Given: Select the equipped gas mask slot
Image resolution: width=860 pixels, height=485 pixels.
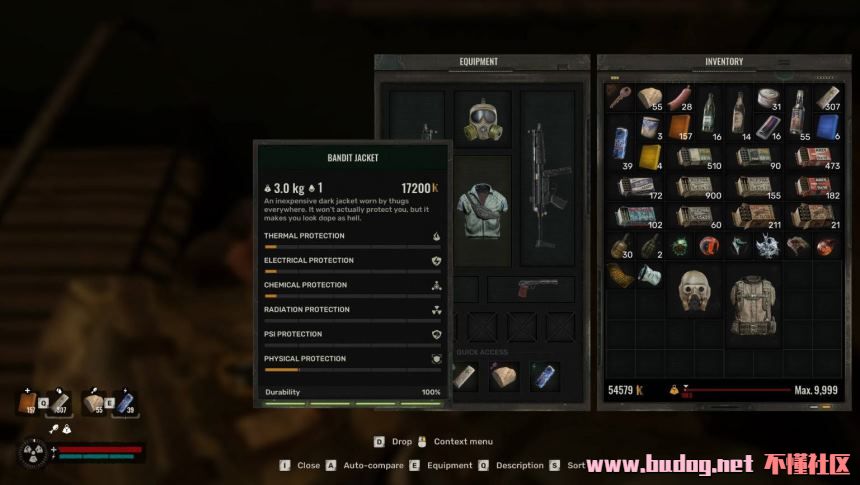Looking at the screenshot, I should tap(482, 120).
